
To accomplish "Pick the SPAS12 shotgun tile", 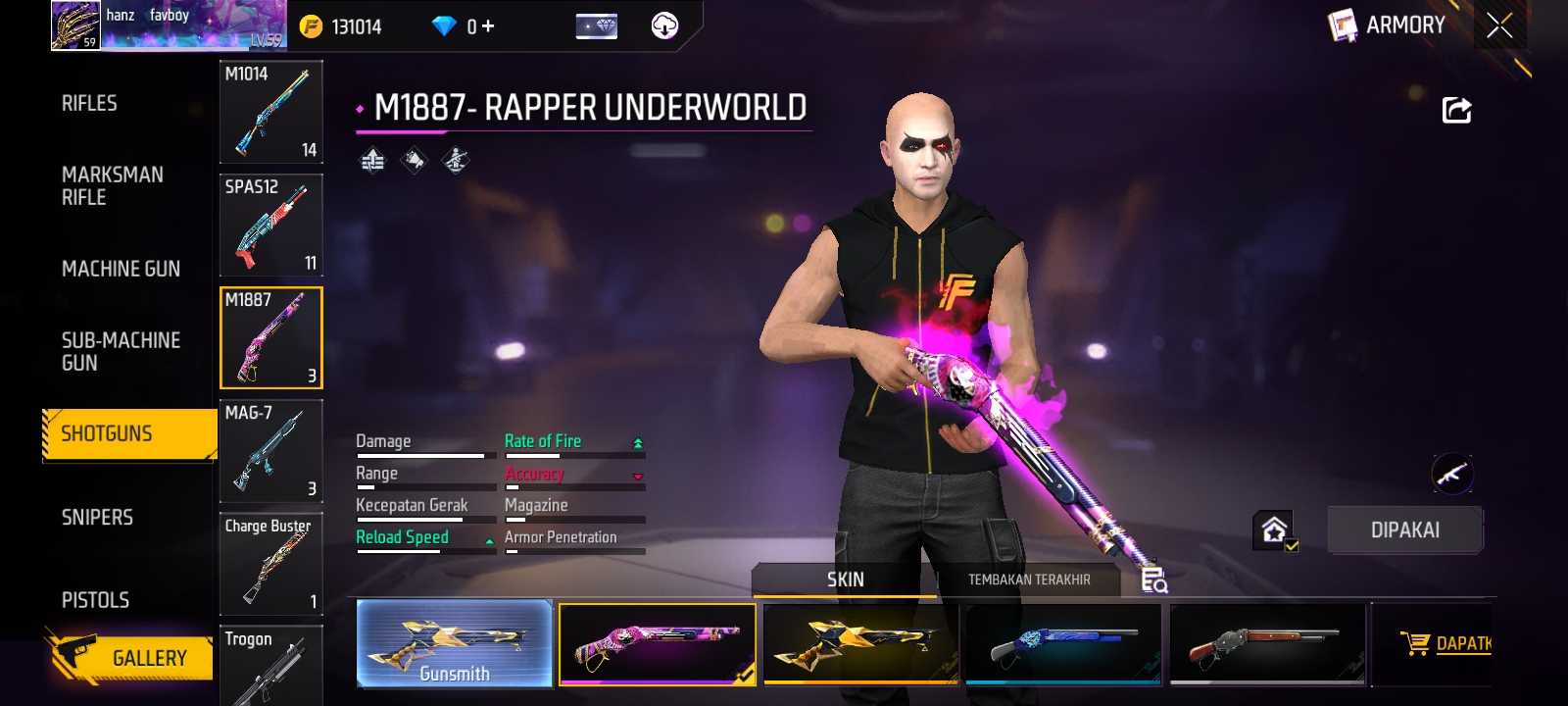I will pos(271,225).
